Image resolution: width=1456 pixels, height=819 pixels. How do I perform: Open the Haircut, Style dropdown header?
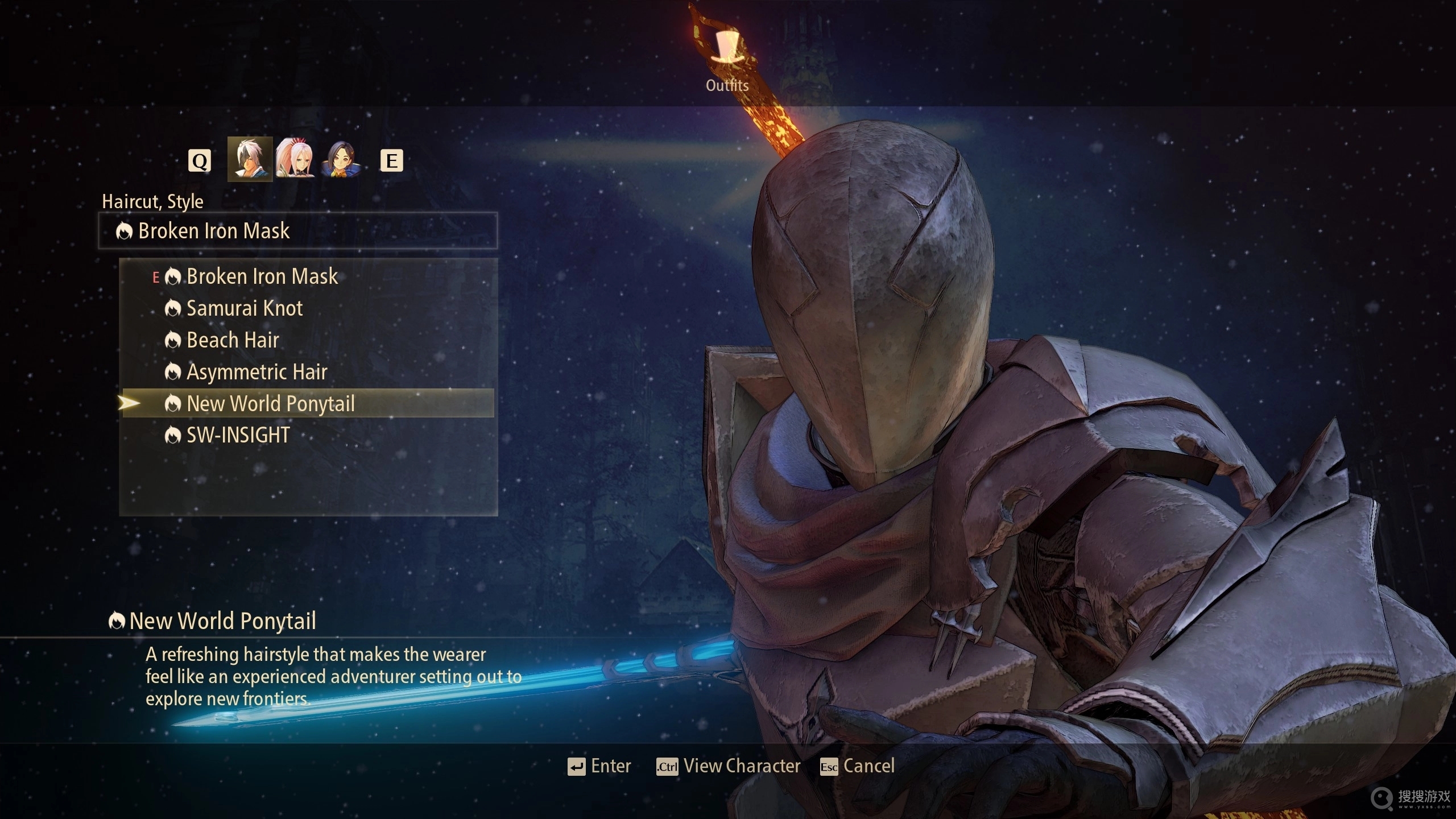tap(298, 231)
